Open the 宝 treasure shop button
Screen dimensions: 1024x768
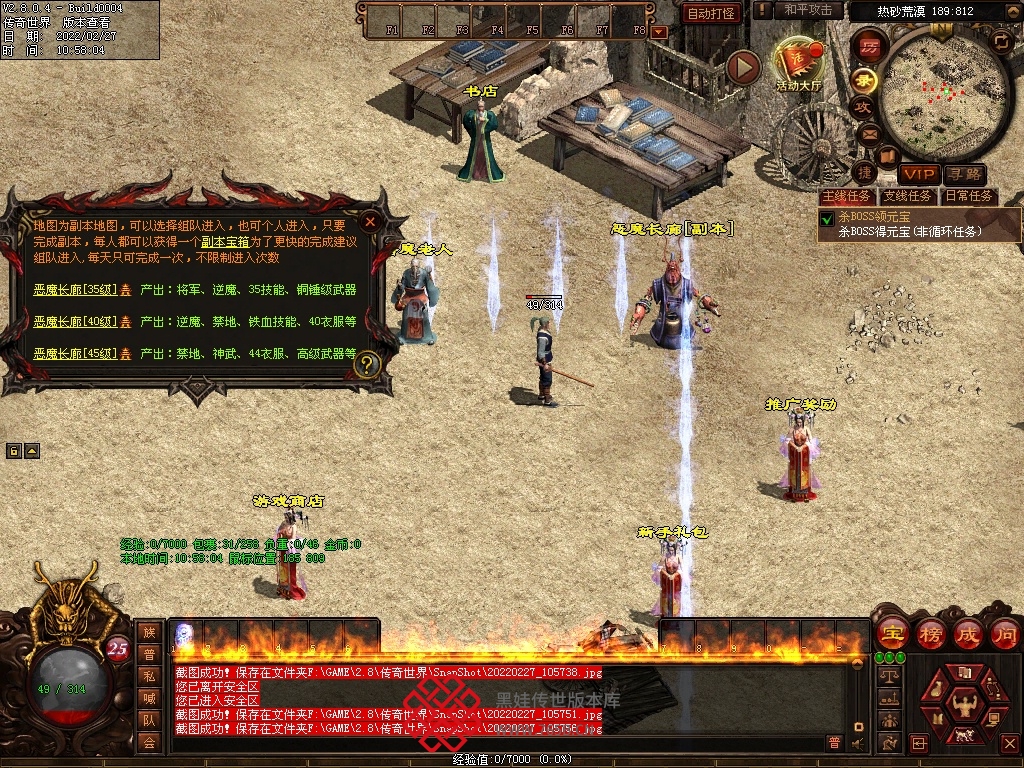coord(892,633)
